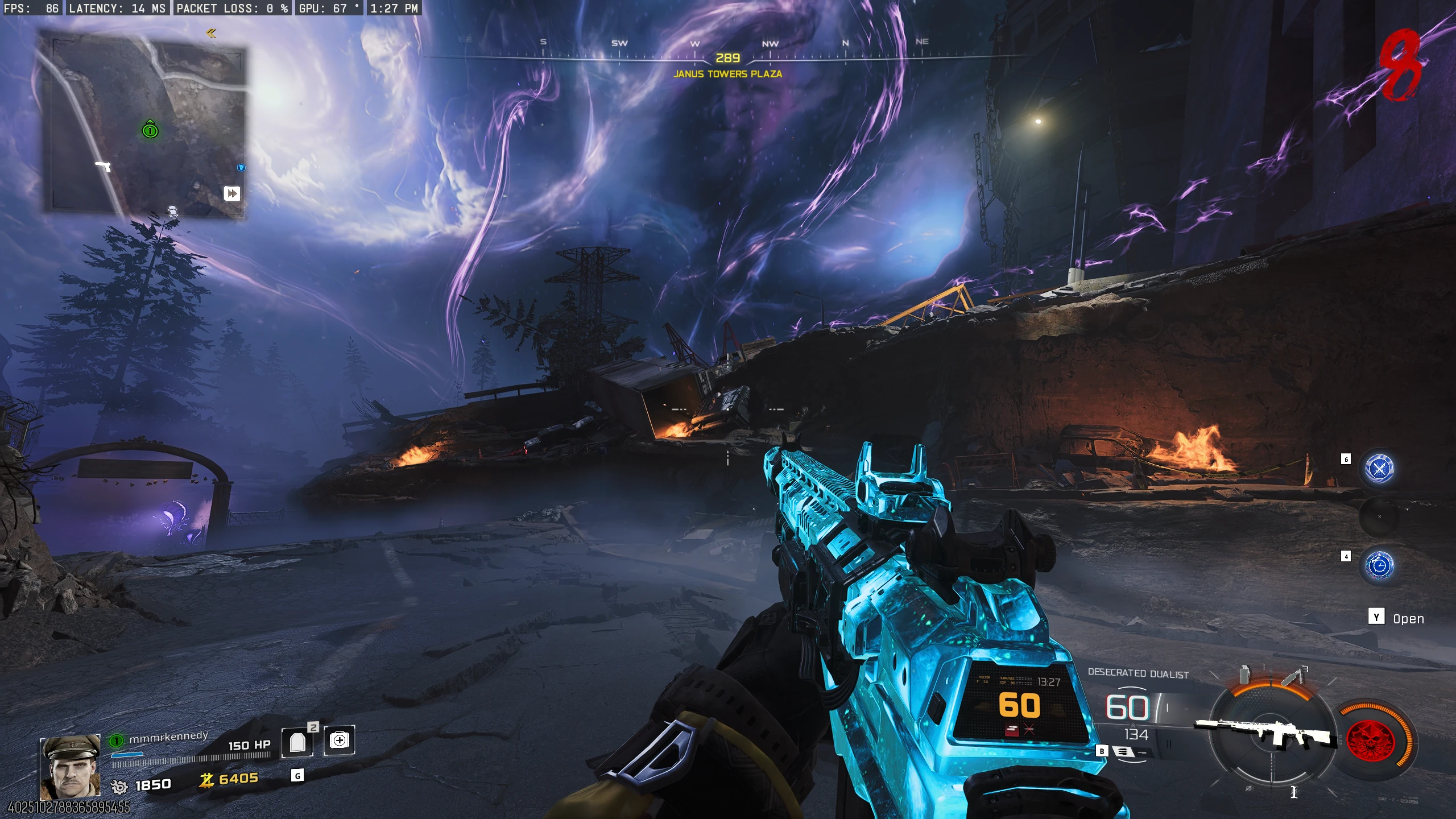The width and height of the screenshot is (1456, 819).
Task: Click the mmmrkennedy operator portrait
Action: point(71,767)
